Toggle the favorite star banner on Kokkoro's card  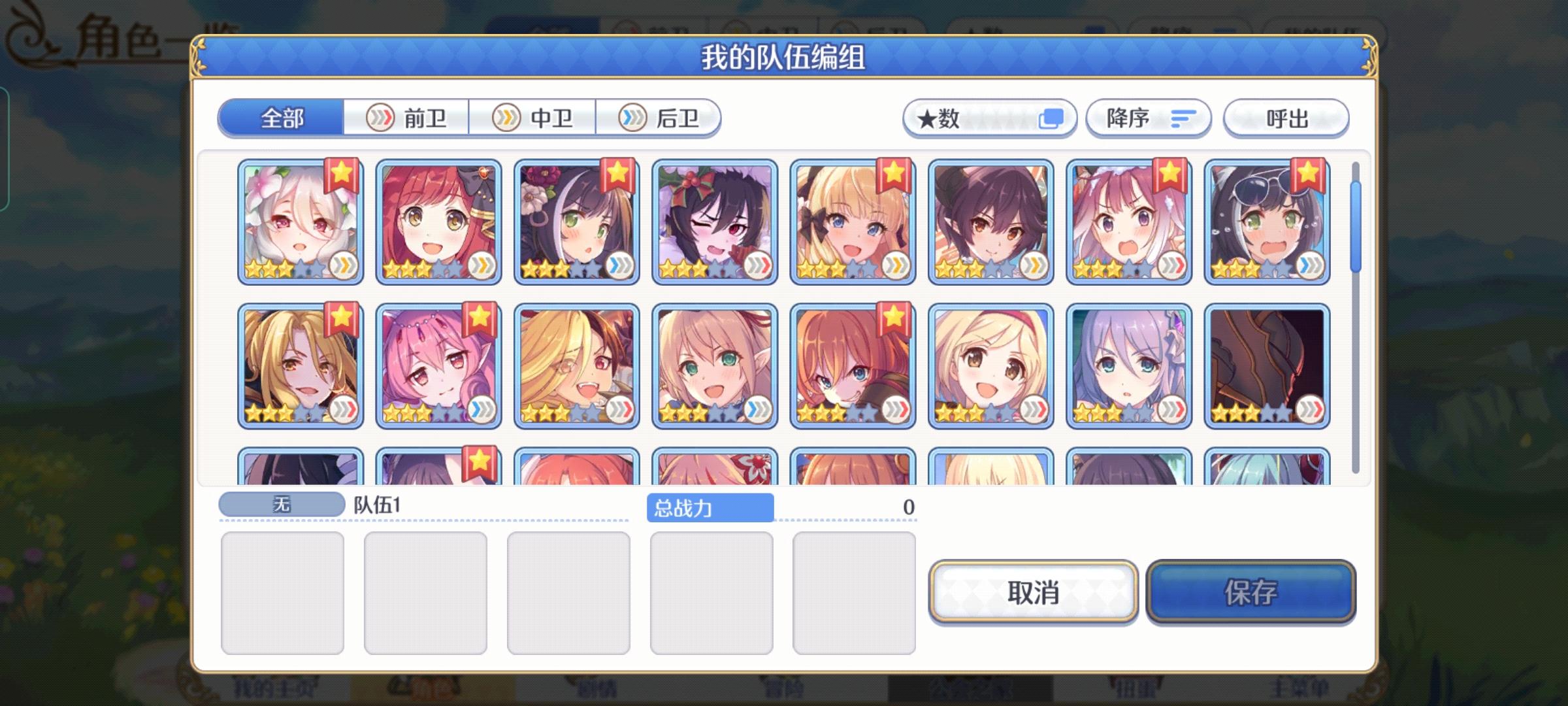(342, 175)
